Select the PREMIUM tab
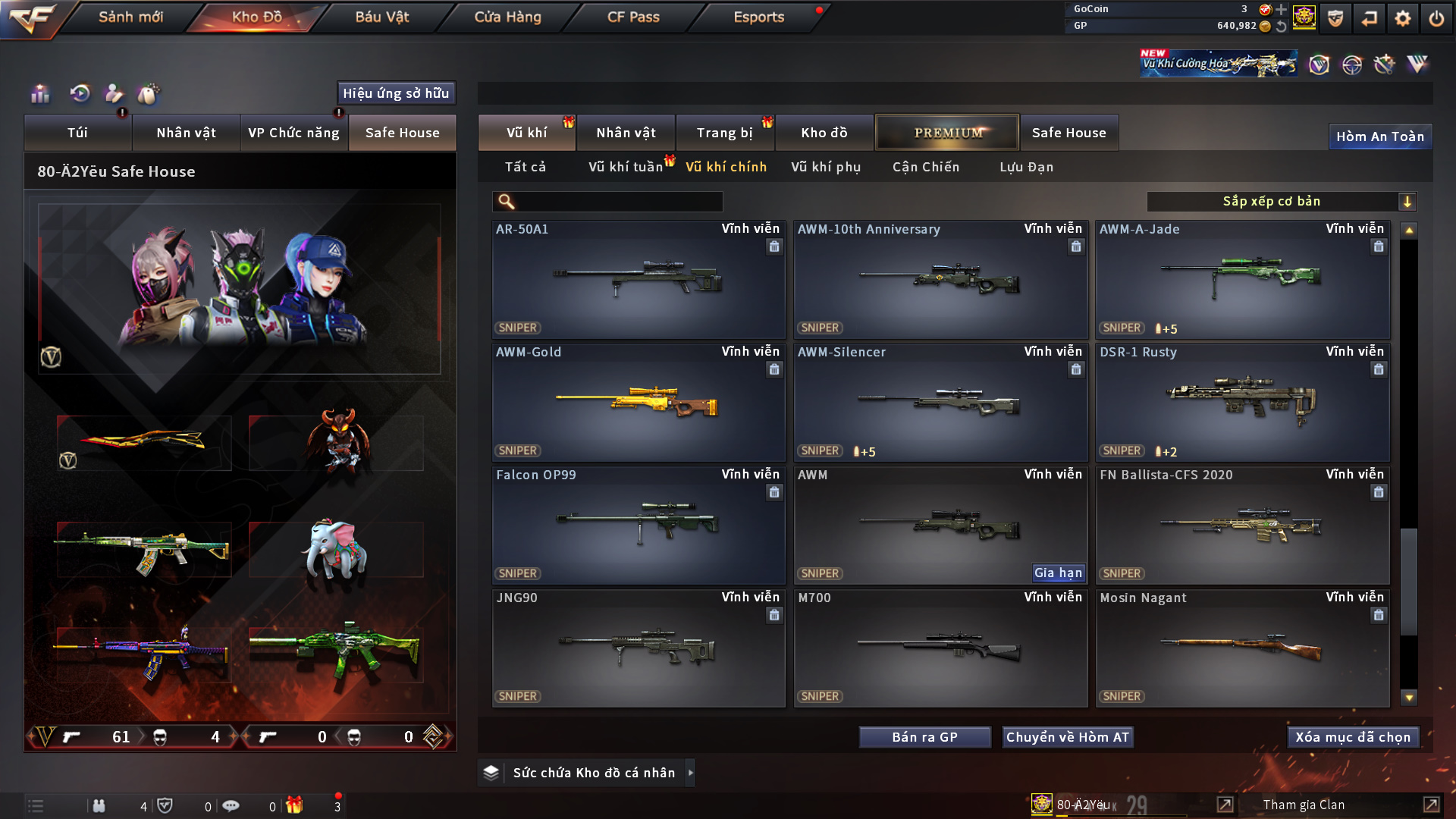This screenshot has width=1456, height=819. 947,133
